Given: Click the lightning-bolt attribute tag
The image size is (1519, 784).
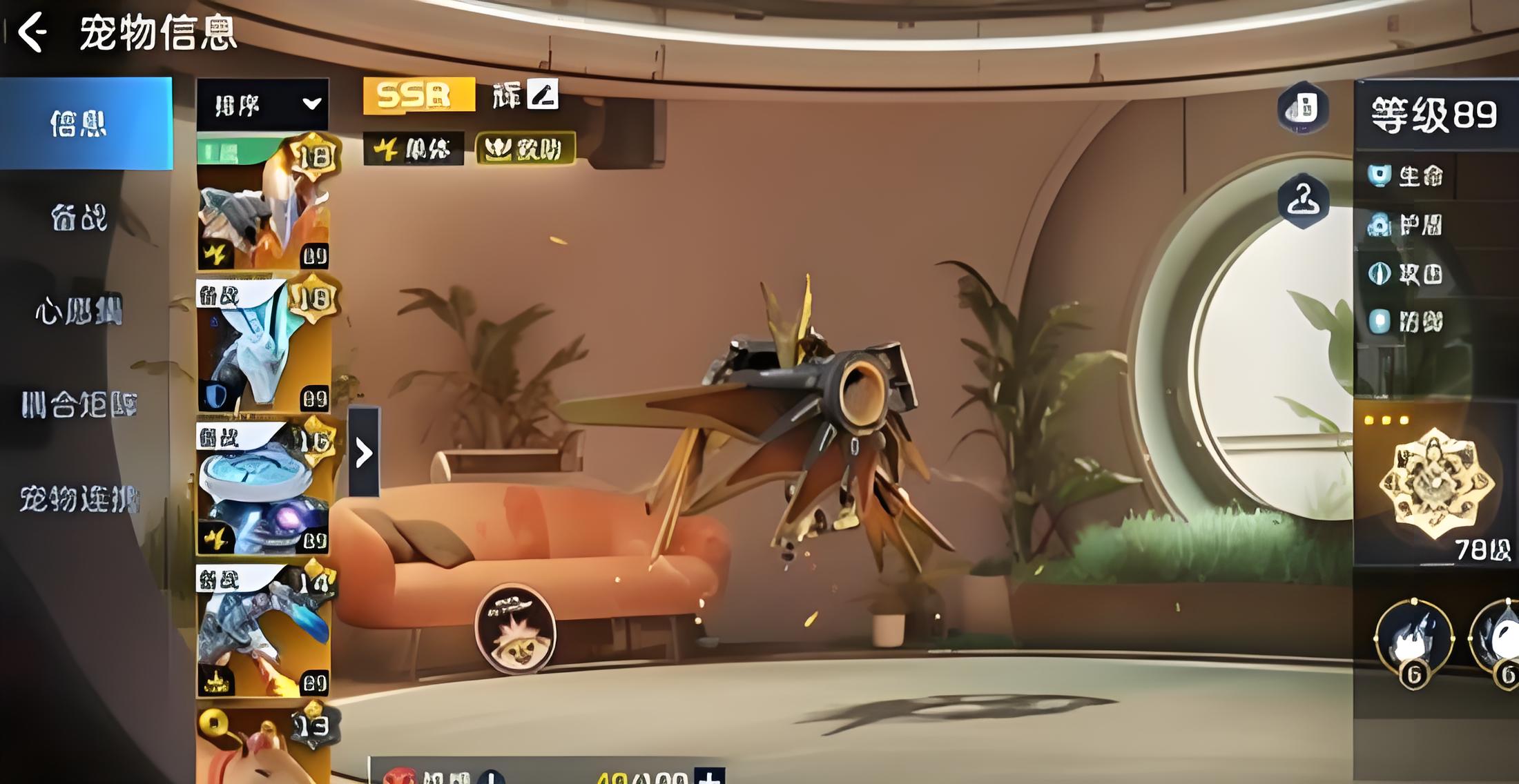Looking at the screenshot, I should [x=413, y=149].
